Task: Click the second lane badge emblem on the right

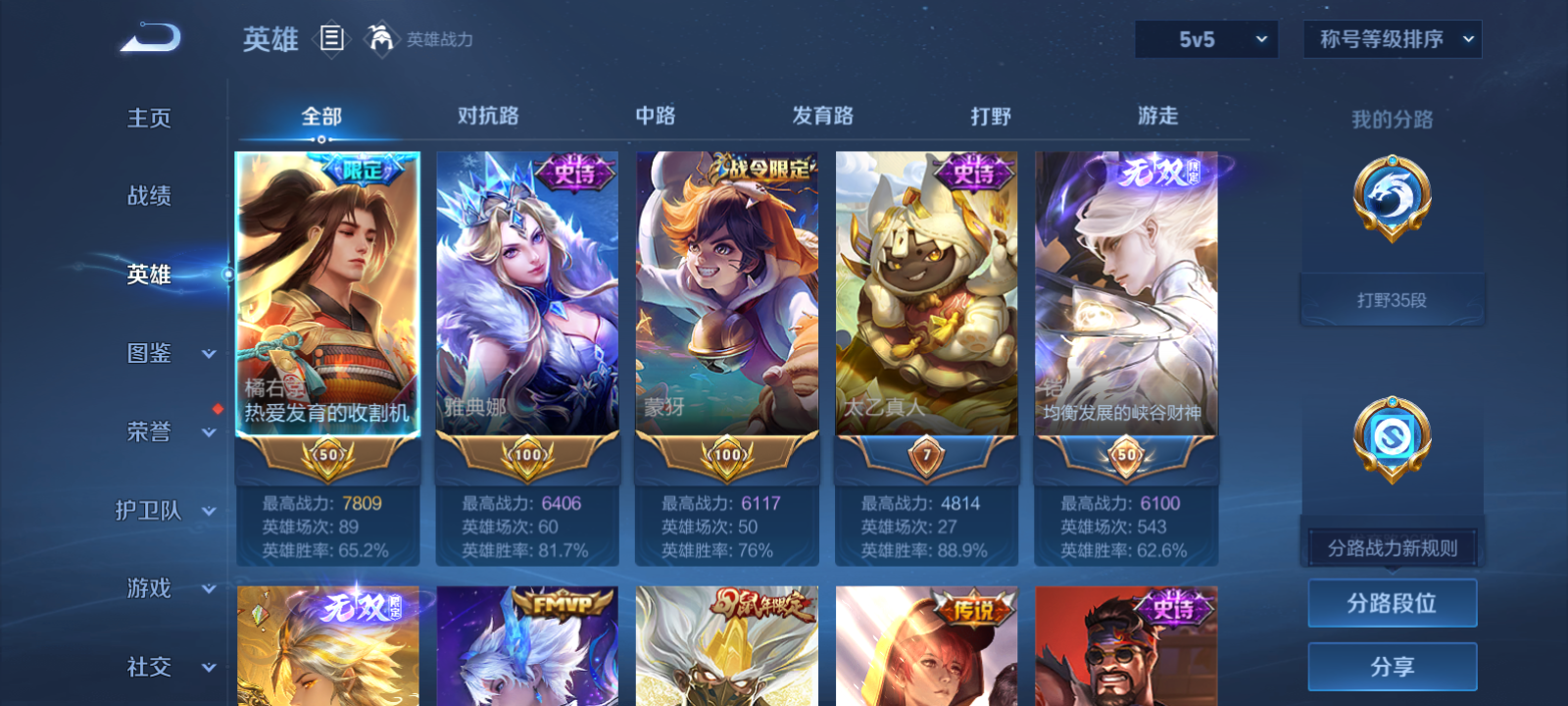Action: coord(1393,438)
